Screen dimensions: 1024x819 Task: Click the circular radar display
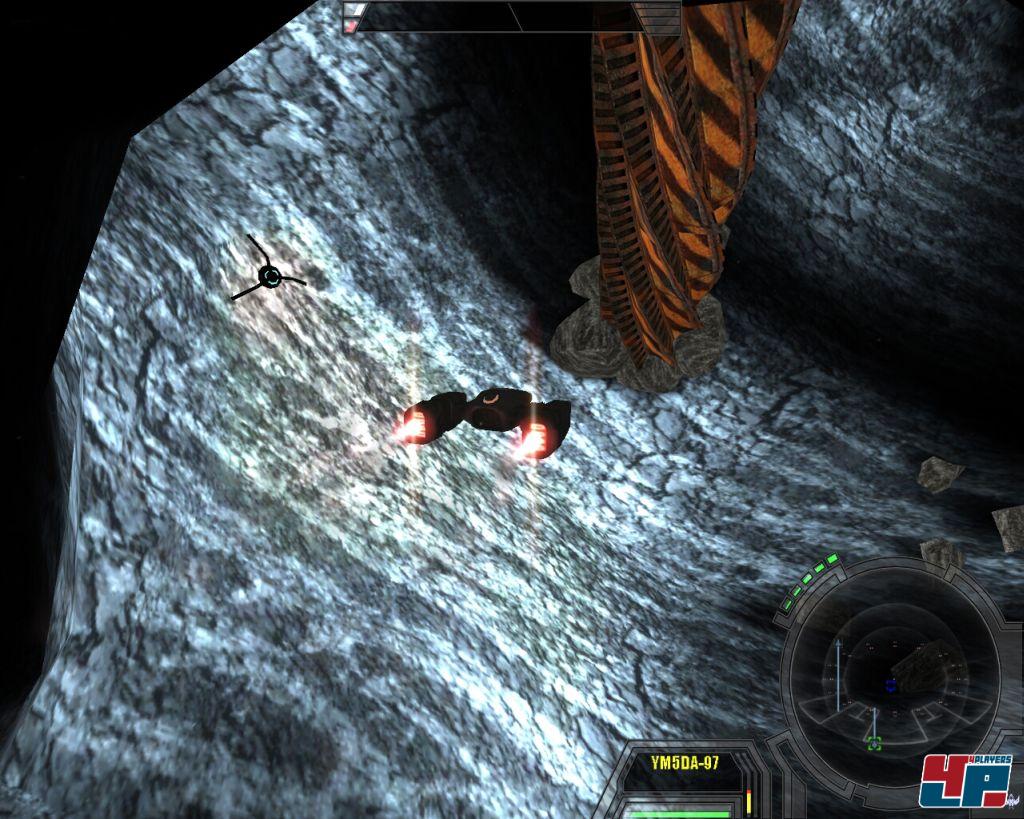[x=889, y=675]
